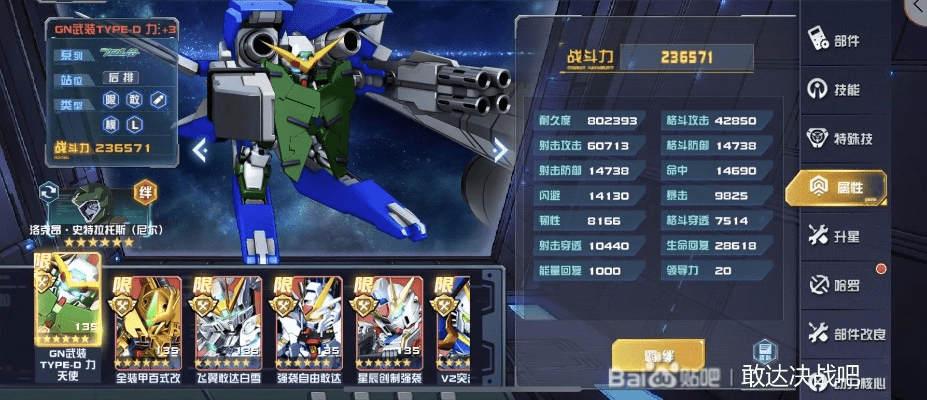Screen dimensions: 927x400
Task: Select the 属性 (Attributes) tab
Action: [x=837, y=187]
